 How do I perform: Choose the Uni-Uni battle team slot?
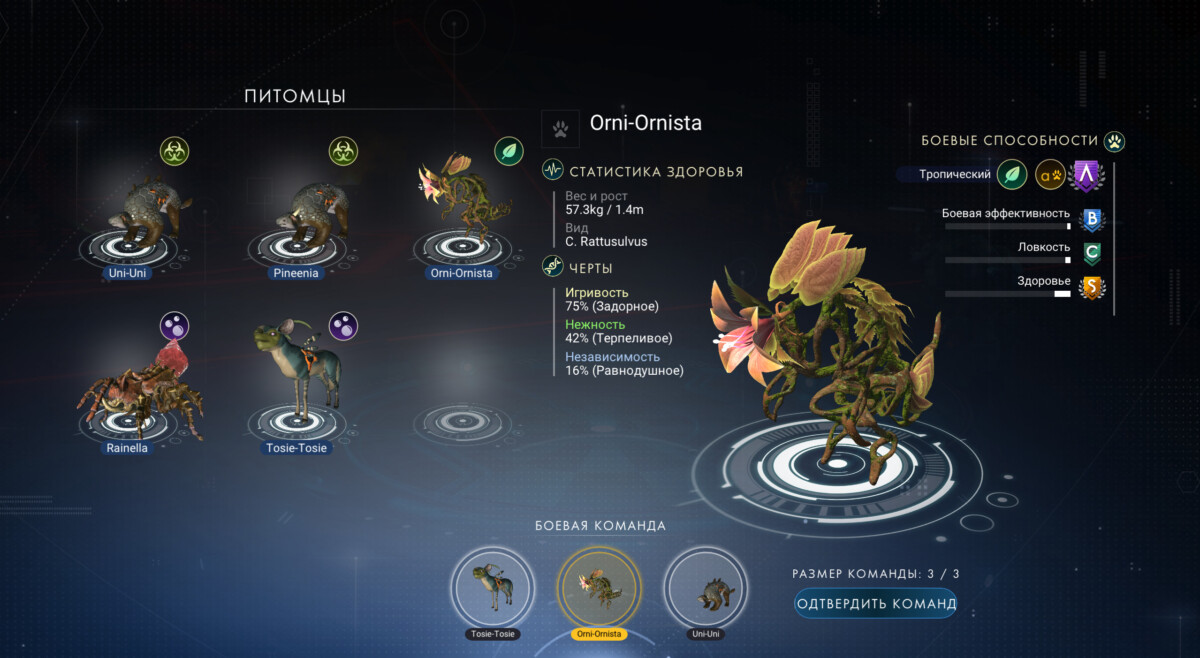click(706, 586)
